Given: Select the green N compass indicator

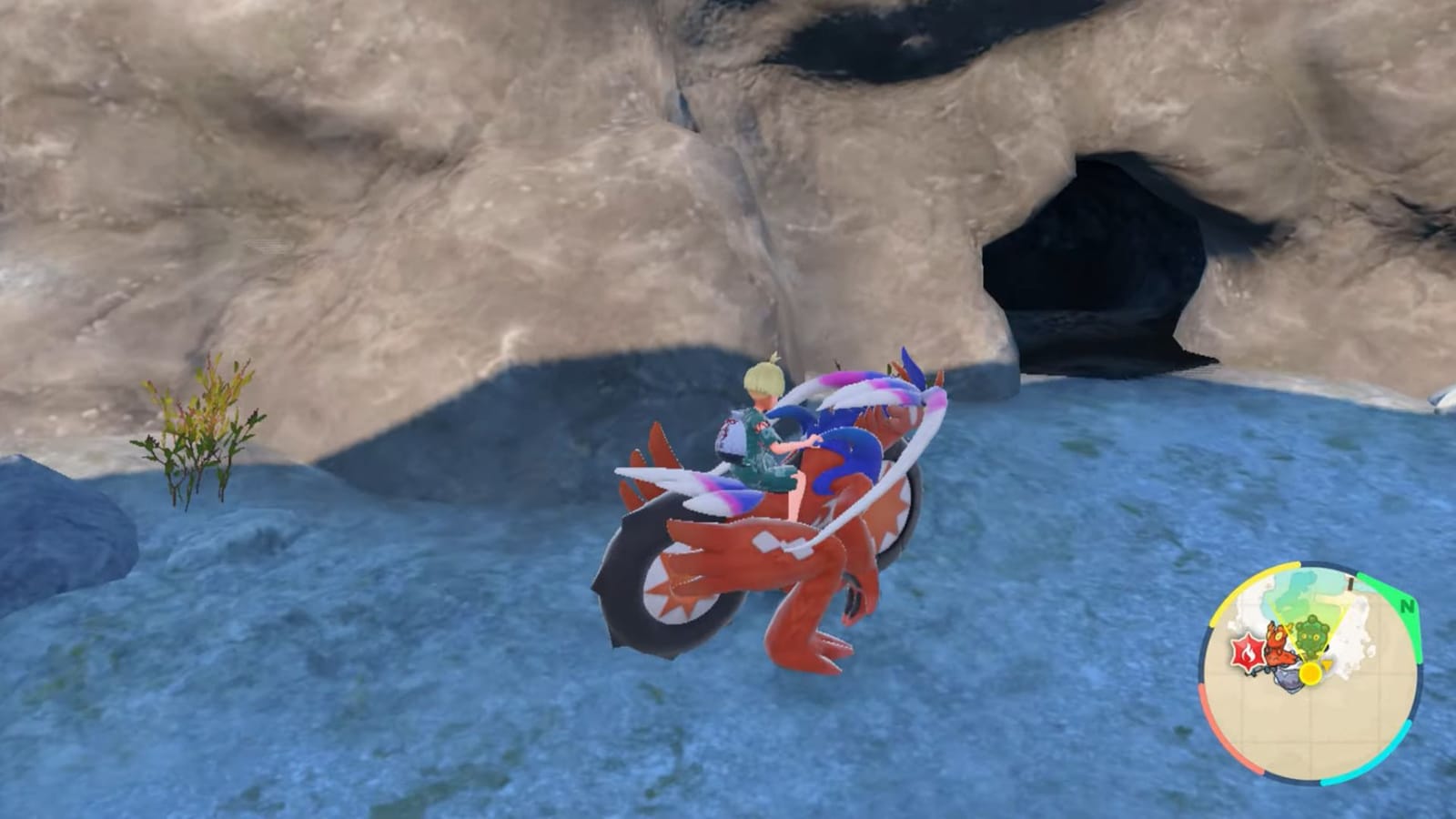Looking at the screenshot, I should (1407, 605).
